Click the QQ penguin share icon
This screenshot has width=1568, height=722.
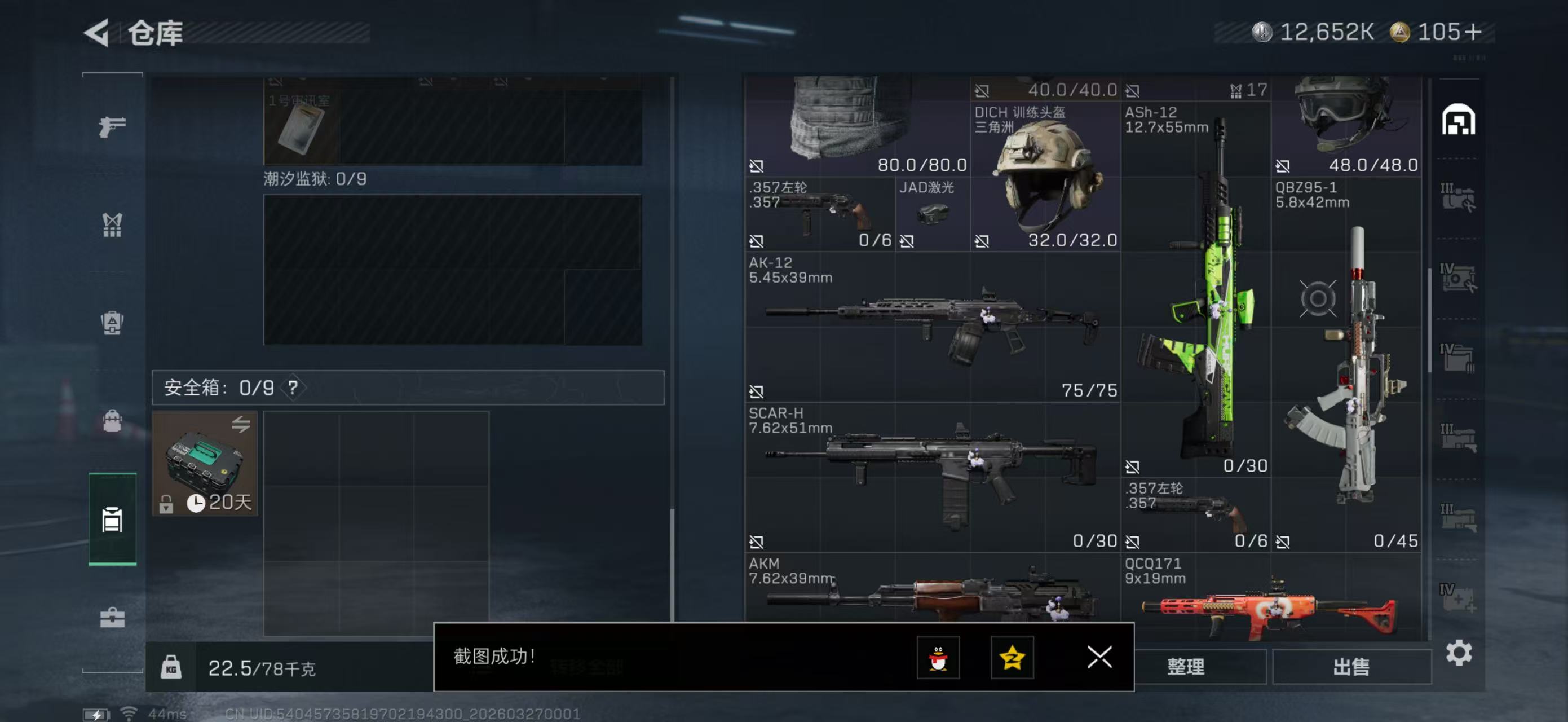pos(939,658)
